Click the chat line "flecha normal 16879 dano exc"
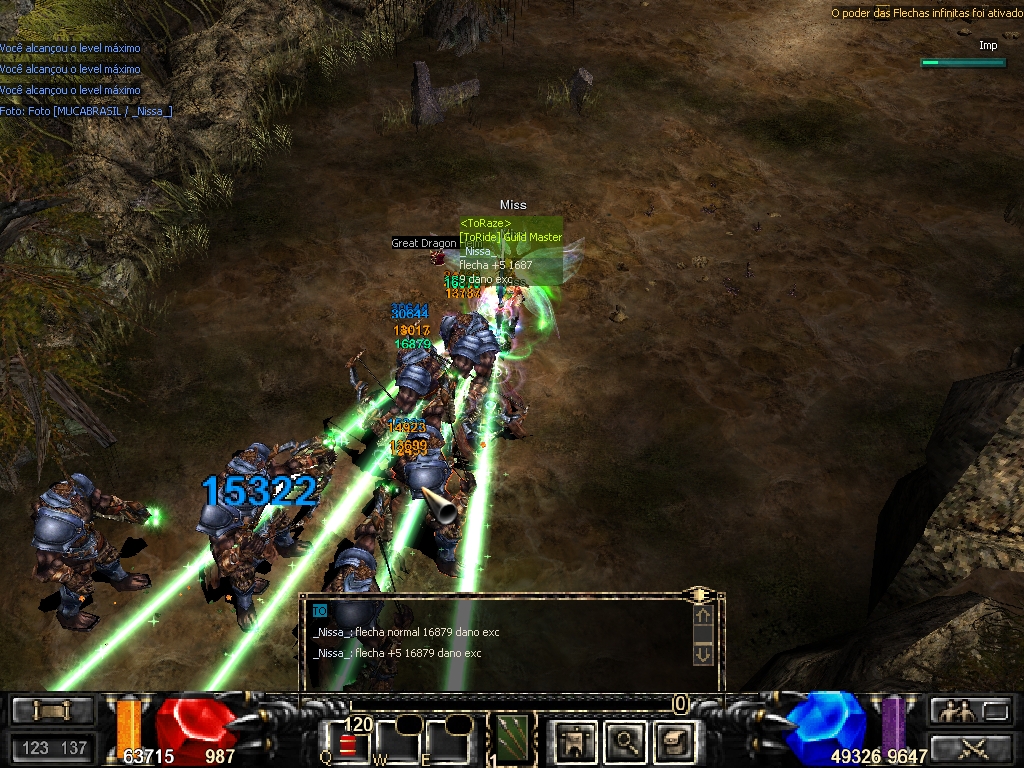 tap(406, 632)
